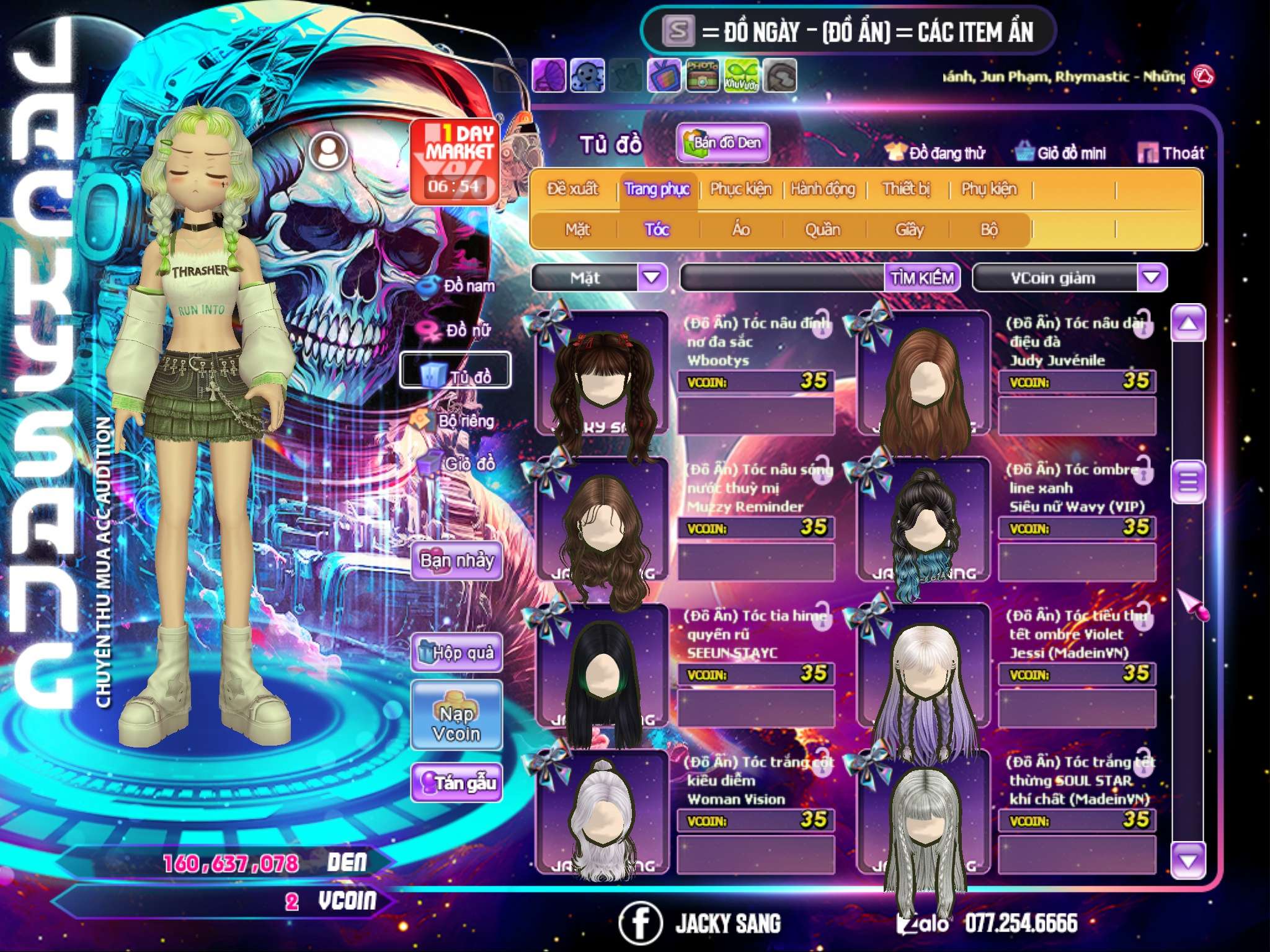Open the VCoin giảm sort dropdown
Image resolution: width=1270 pixels, height=952 pixels.
1152,278
